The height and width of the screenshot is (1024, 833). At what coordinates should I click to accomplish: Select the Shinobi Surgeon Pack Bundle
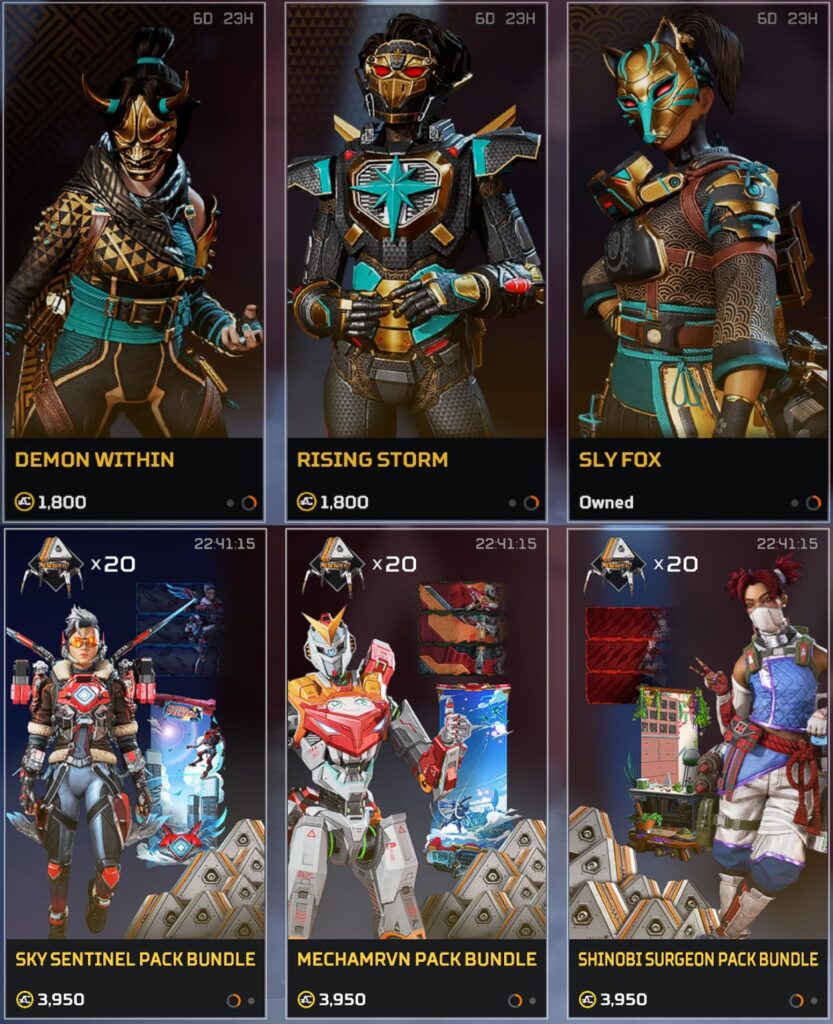pyautogui.click(x=698, y=770)
